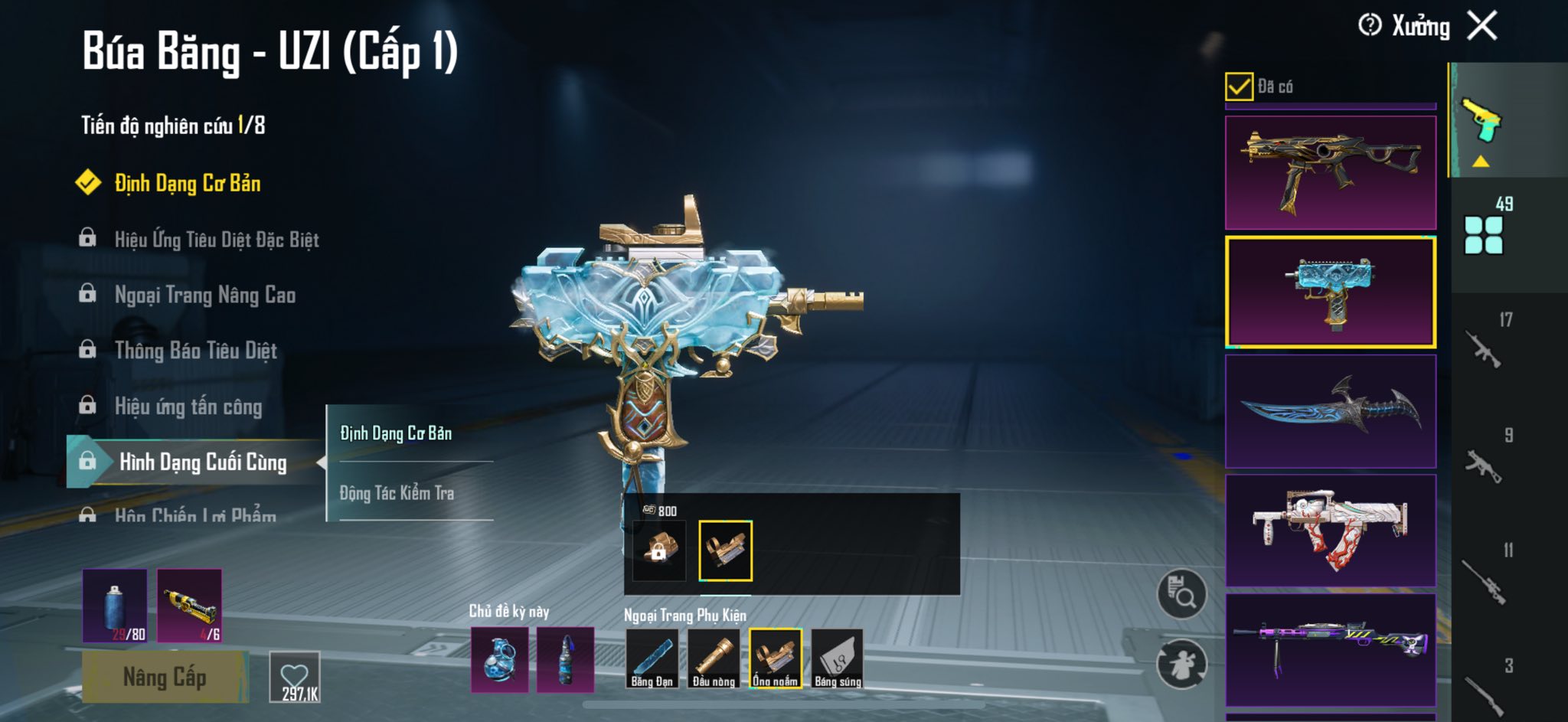The width and height of the screenshot is (1568, 722).
Task: Select Hình Dạng Cuối Cùng research stage
Action: click(x=202, y=462)
